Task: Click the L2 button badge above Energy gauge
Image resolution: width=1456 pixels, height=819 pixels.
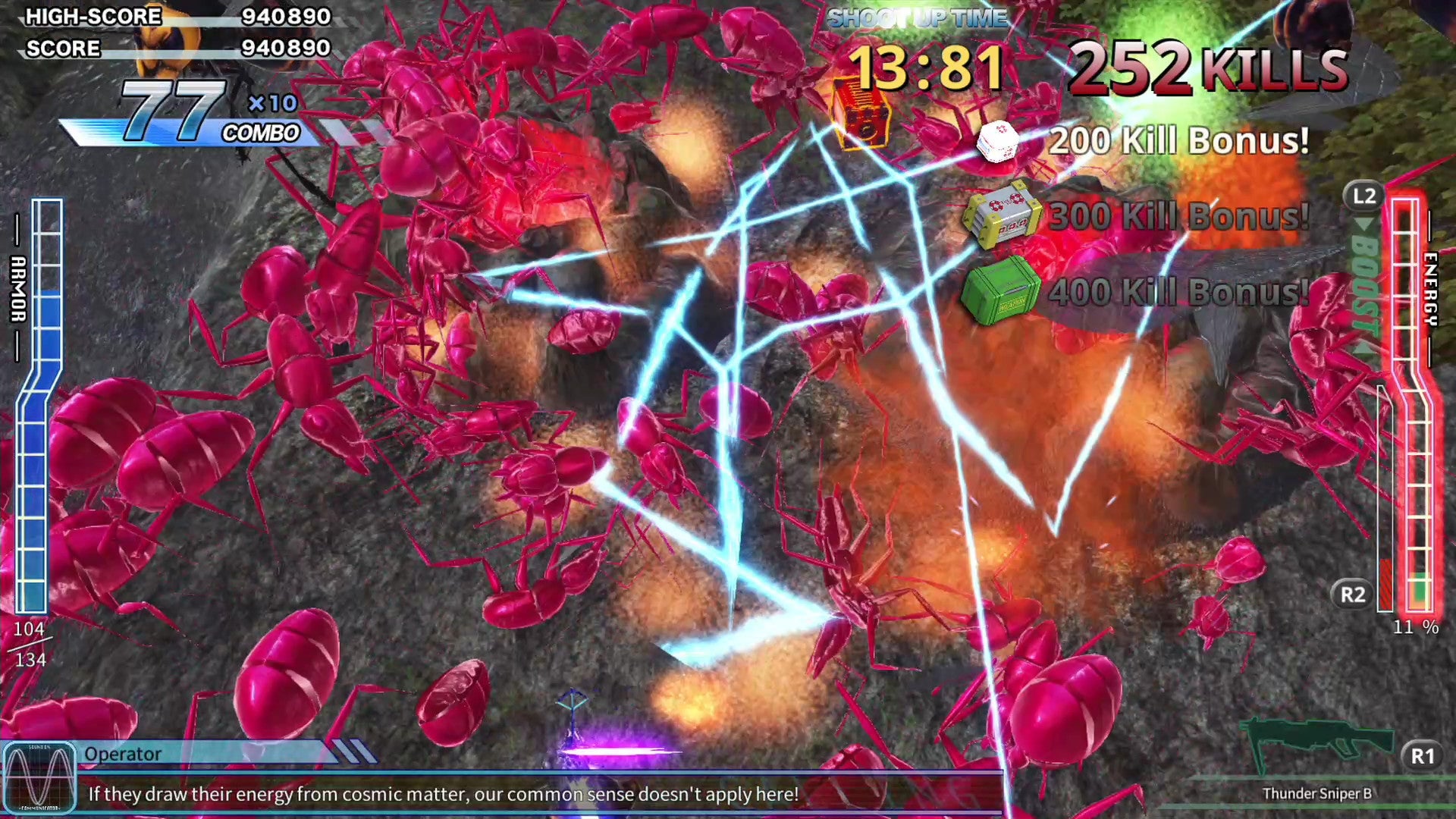Action: pyautogui.click(x=1362, y=198)
